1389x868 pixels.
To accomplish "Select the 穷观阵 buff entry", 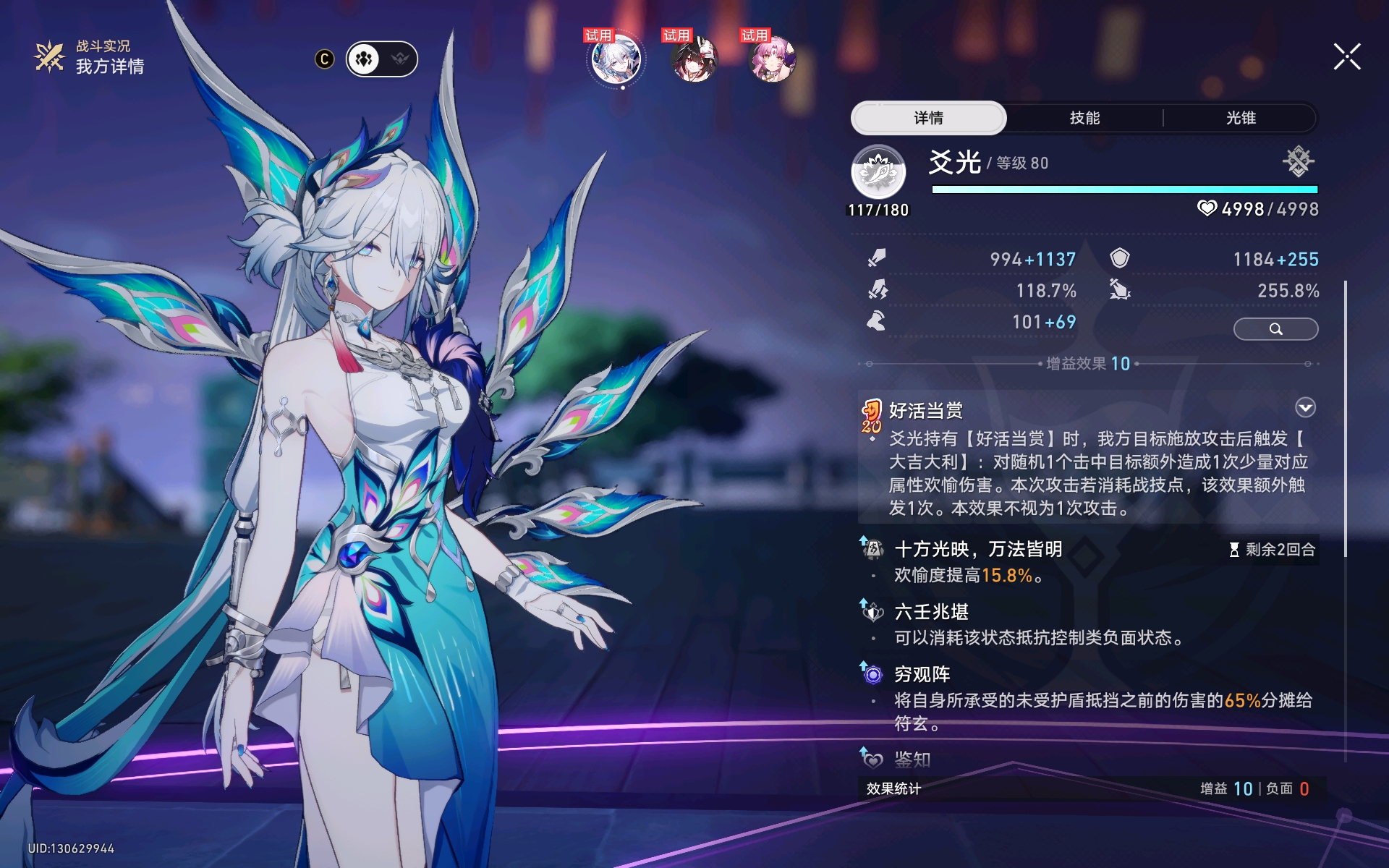I will pos(922,675).
